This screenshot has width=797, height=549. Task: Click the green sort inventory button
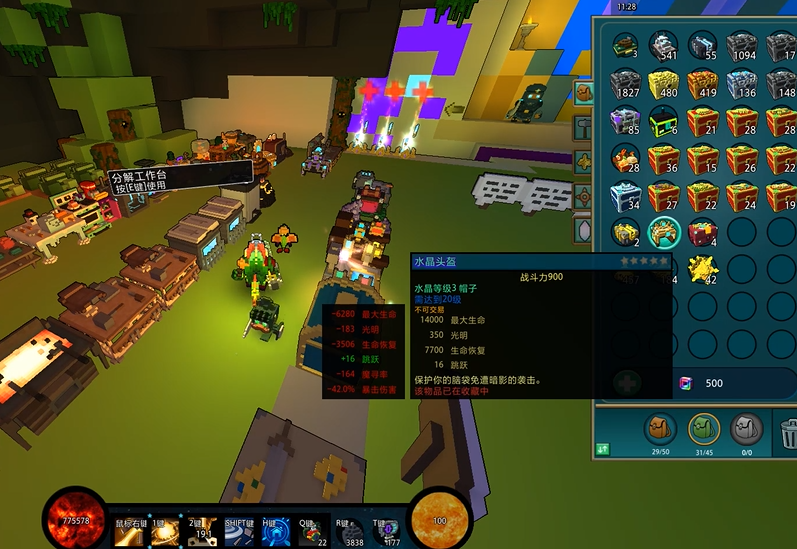click(x=604, y=450)
